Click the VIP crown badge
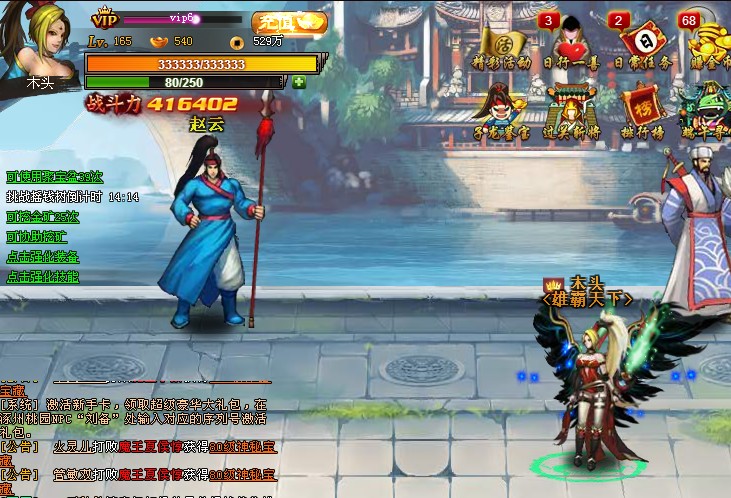The height and width of the screenshot is (498, 731). (x=105, y=19)
